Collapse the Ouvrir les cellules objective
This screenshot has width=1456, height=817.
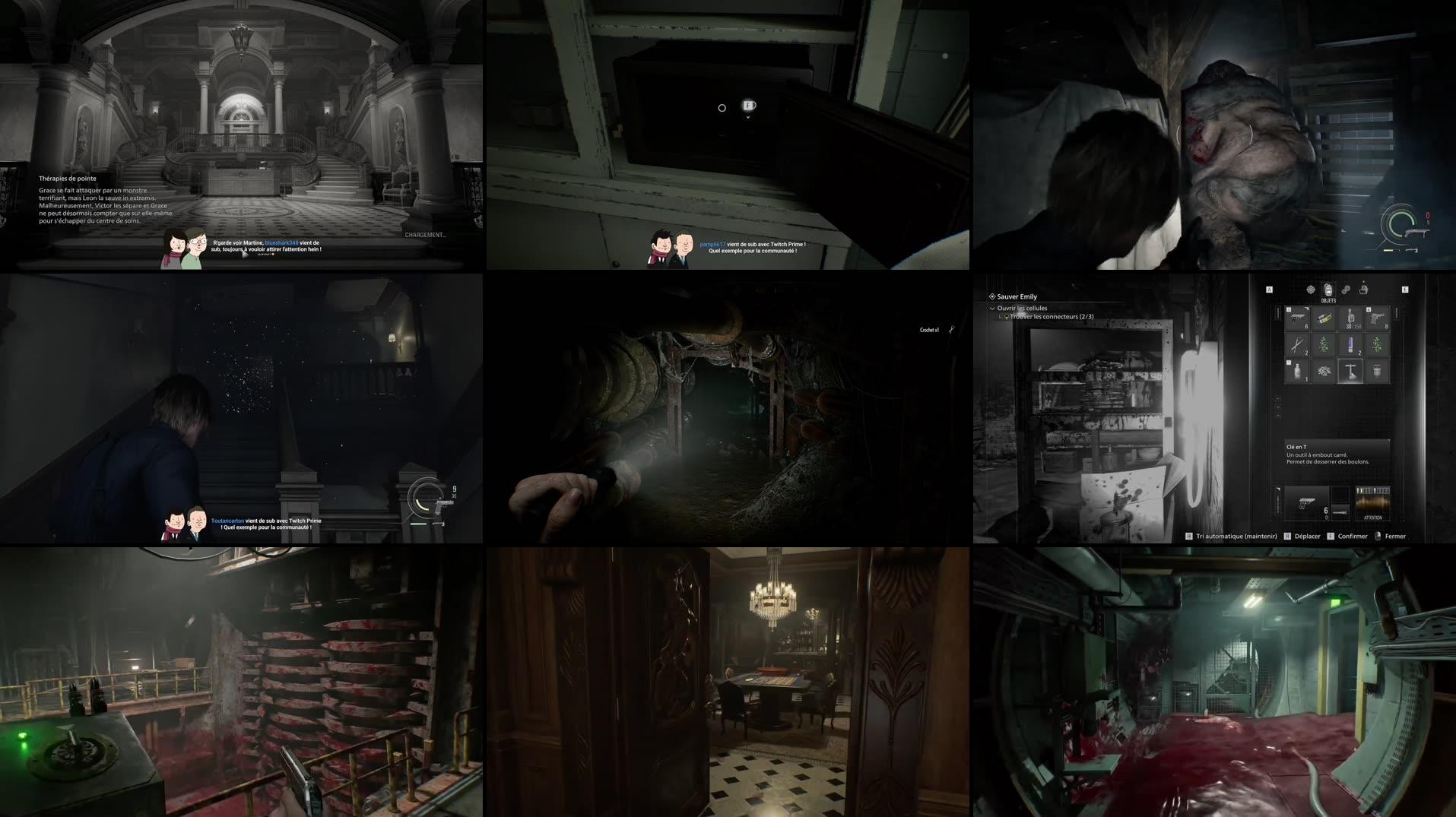(x=991, y=308)
